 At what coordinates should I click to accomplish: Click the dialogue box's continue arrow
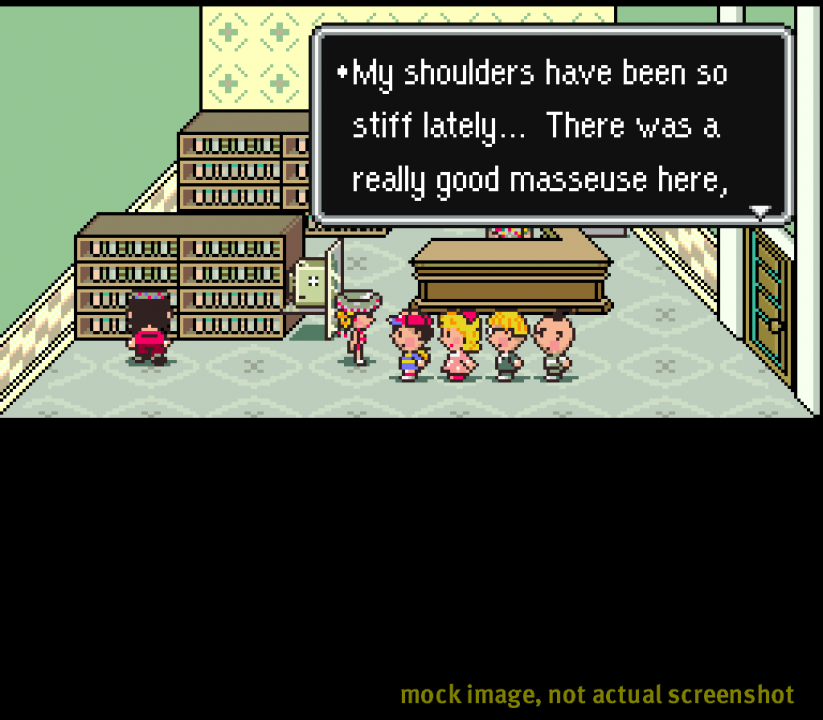[x=760, y=212]
